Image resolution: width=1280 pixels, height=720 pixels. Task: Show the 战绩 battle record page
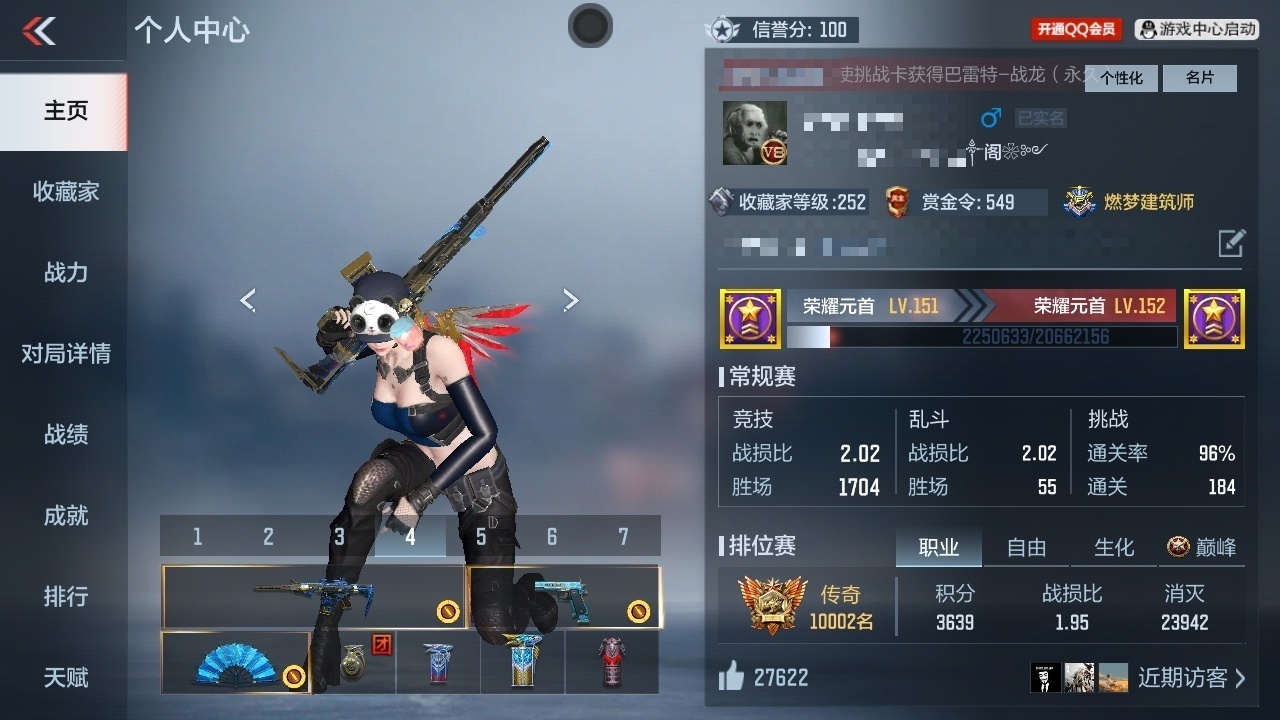[x=65, y=434]
